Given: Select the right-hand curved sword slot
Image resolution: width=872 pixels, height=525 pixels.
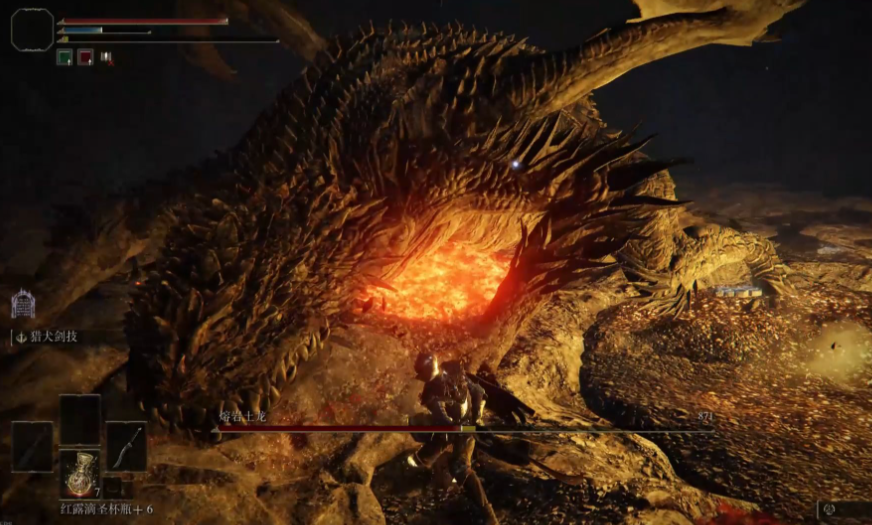Looking at the screenshot, I should pyautogui.click(x=126, y=447).
